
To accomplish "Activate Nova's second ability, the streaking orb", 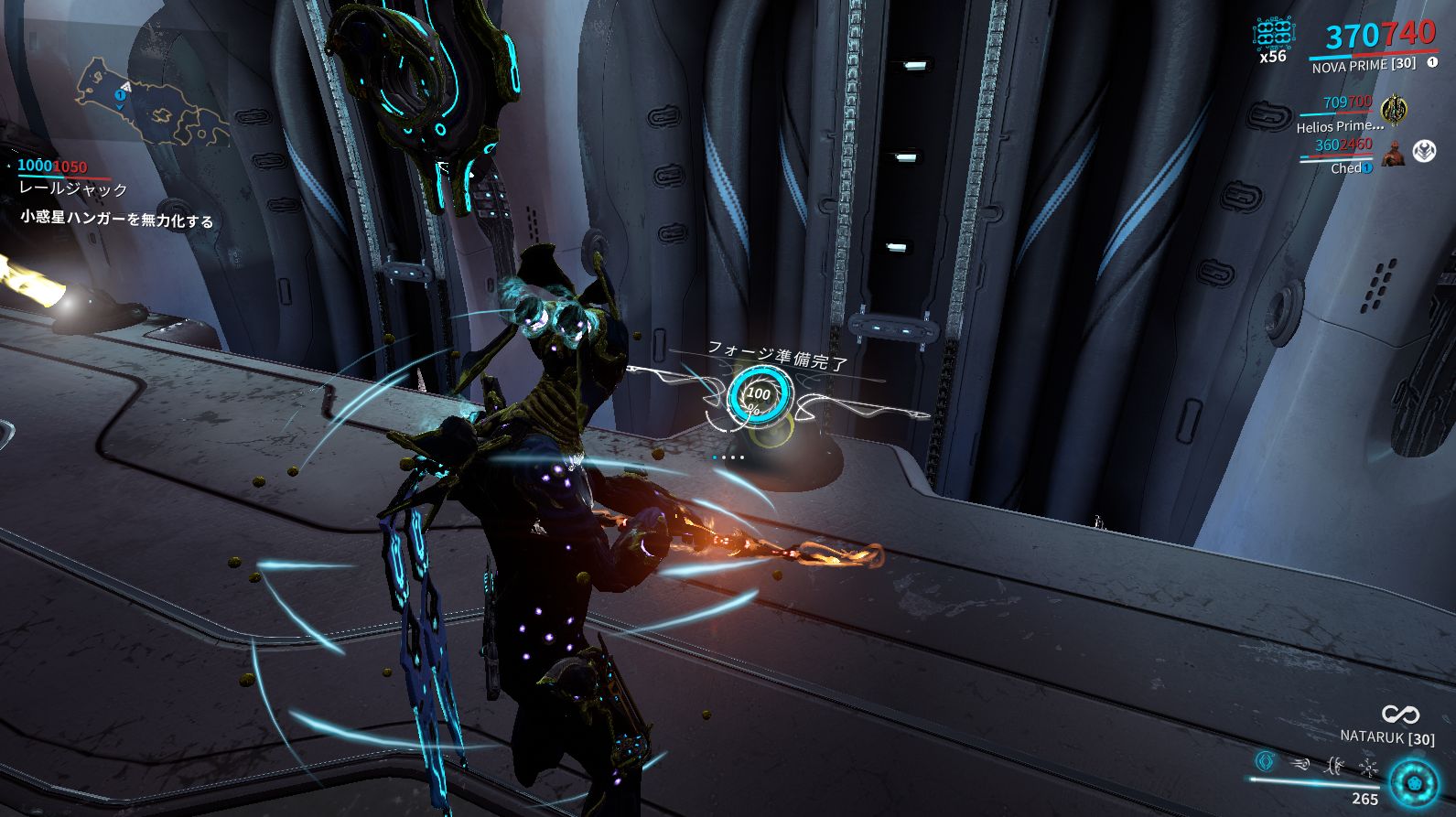I will pos(1300,762).
